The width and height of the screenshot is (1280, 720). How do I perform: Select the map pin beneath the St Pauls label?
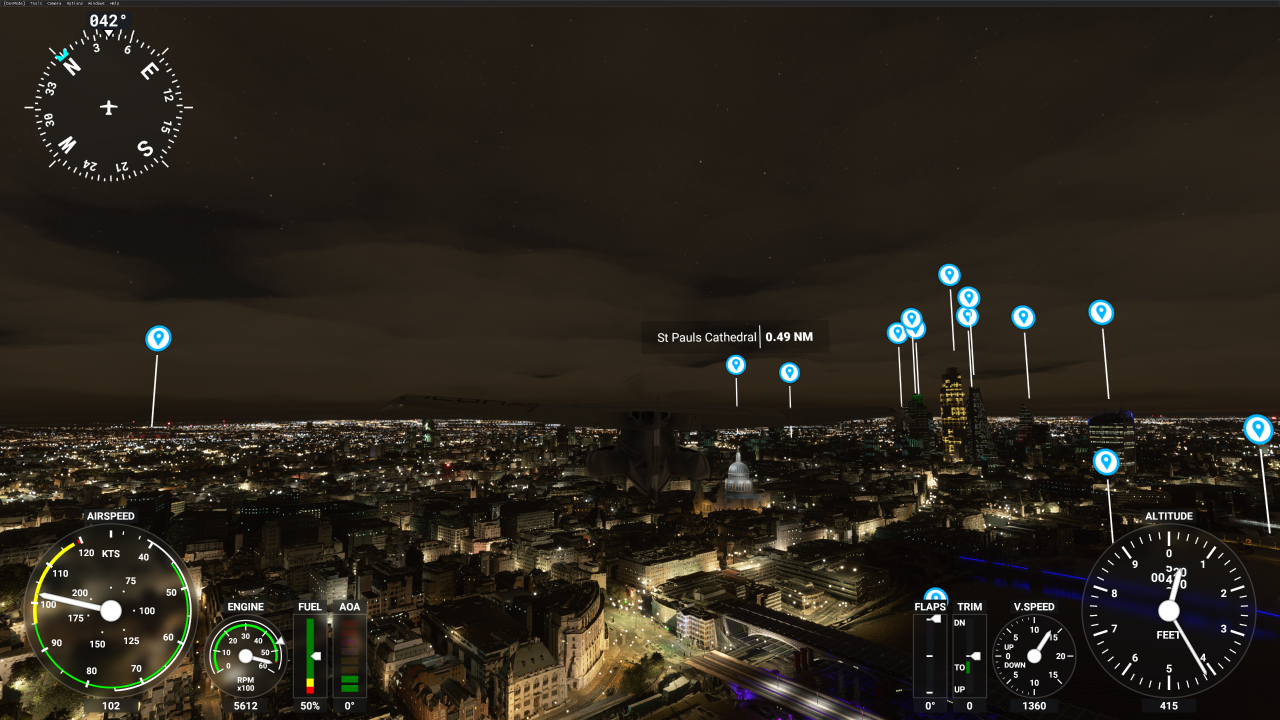click(x=736, y=365)
